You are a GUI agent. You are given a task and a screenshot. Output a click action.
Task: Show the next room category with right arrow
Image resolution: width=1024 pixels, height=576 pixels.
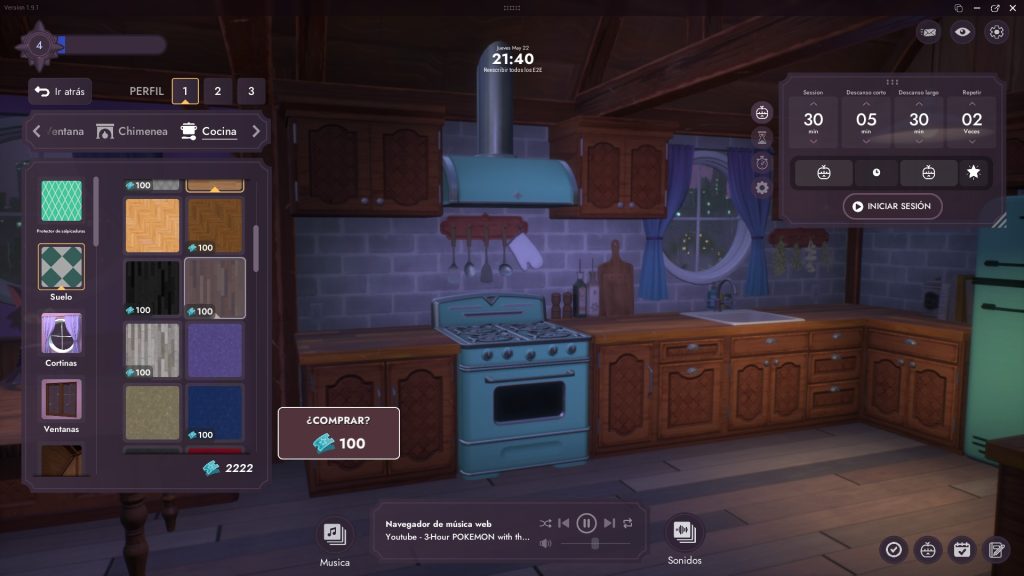[x=256, y=131]
